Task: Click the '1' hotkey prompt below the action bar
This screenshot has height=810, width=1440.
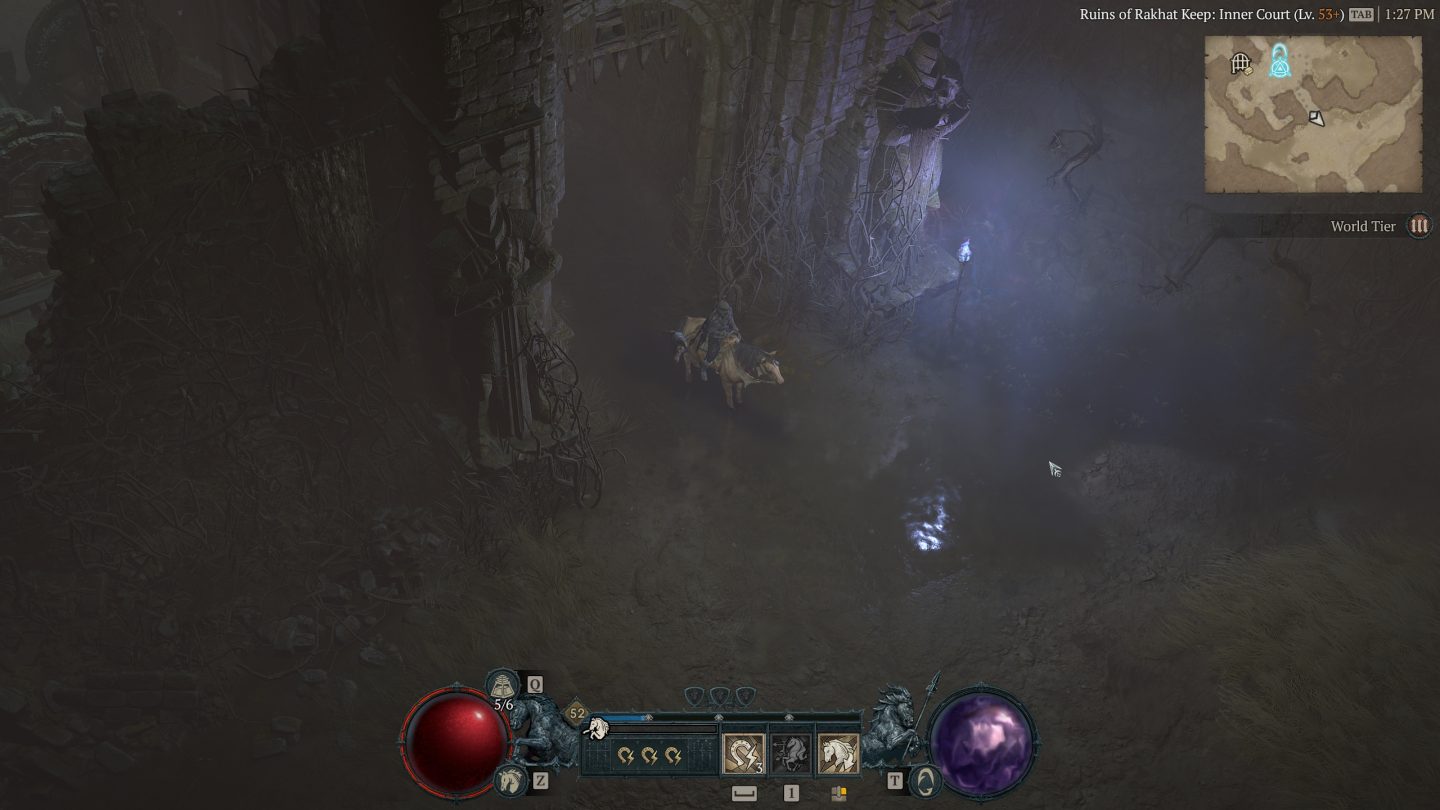Action: 790,792
